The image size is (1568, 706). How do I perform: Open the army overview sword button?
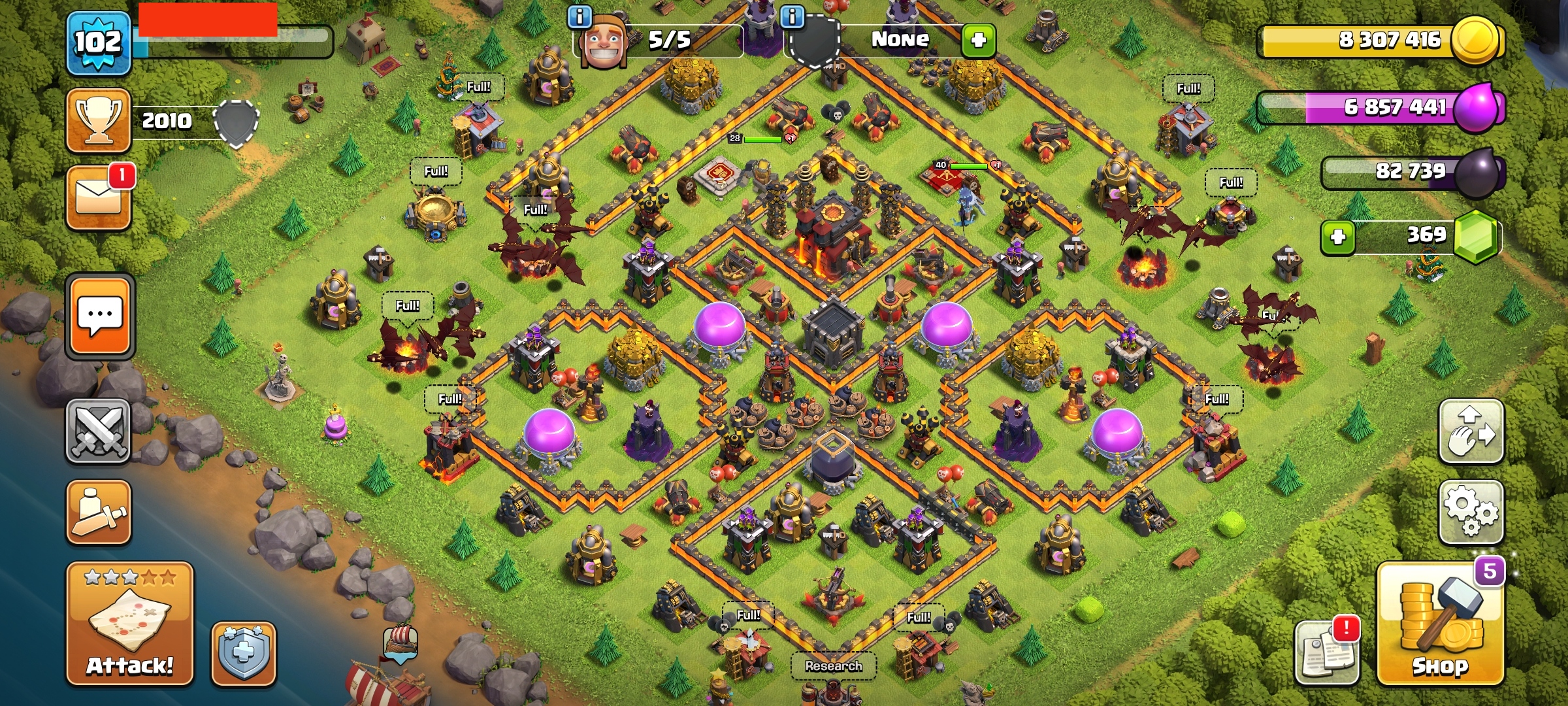(99, 512)
